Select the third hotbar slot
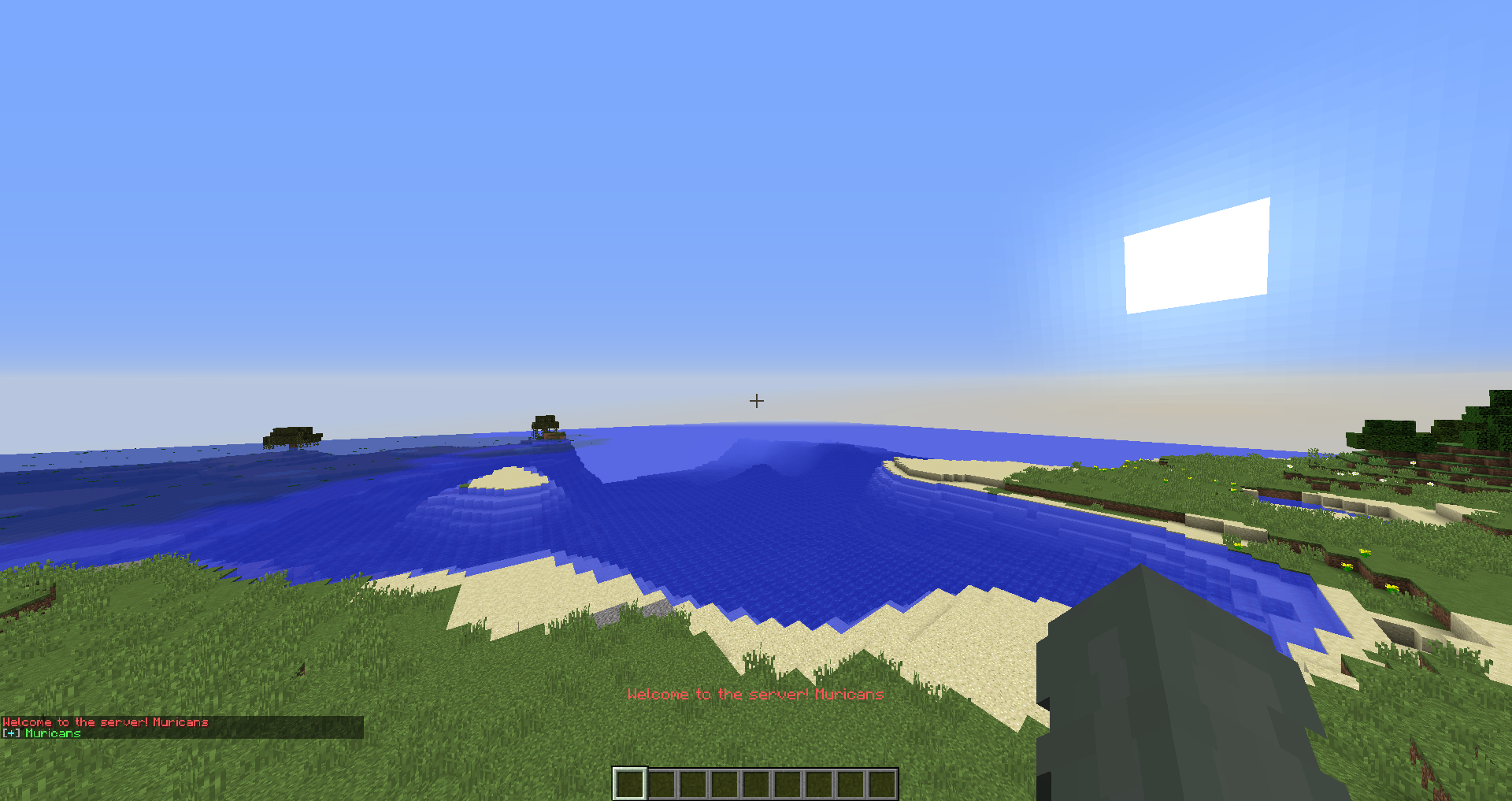The height and width of the screenshot is (801, 1512). click(693, 781)
